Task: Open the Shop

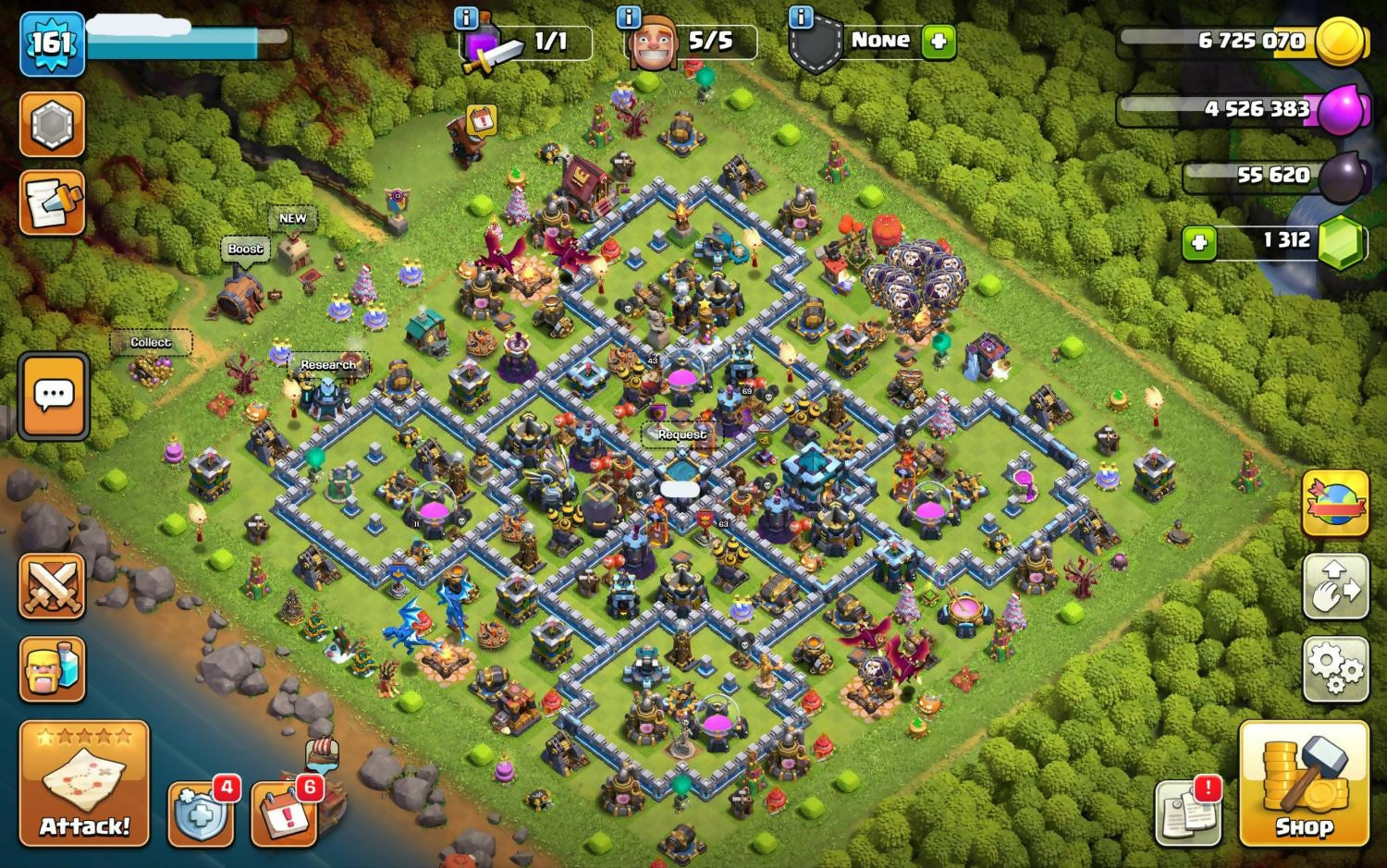Action: tap(1304, 784)
